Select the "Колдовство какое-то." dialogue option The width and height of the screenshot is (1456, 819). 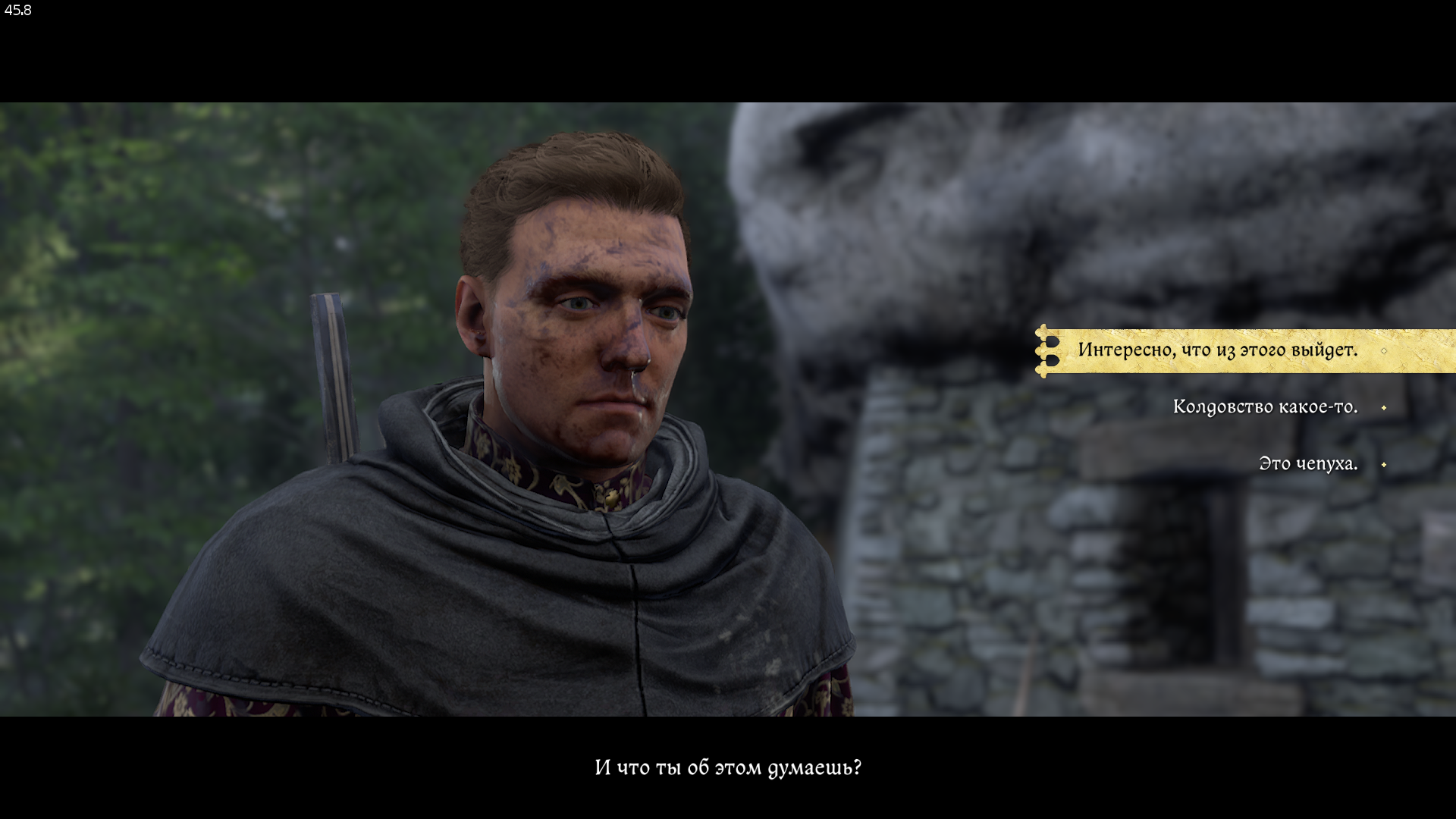(x=1265, y=407)
